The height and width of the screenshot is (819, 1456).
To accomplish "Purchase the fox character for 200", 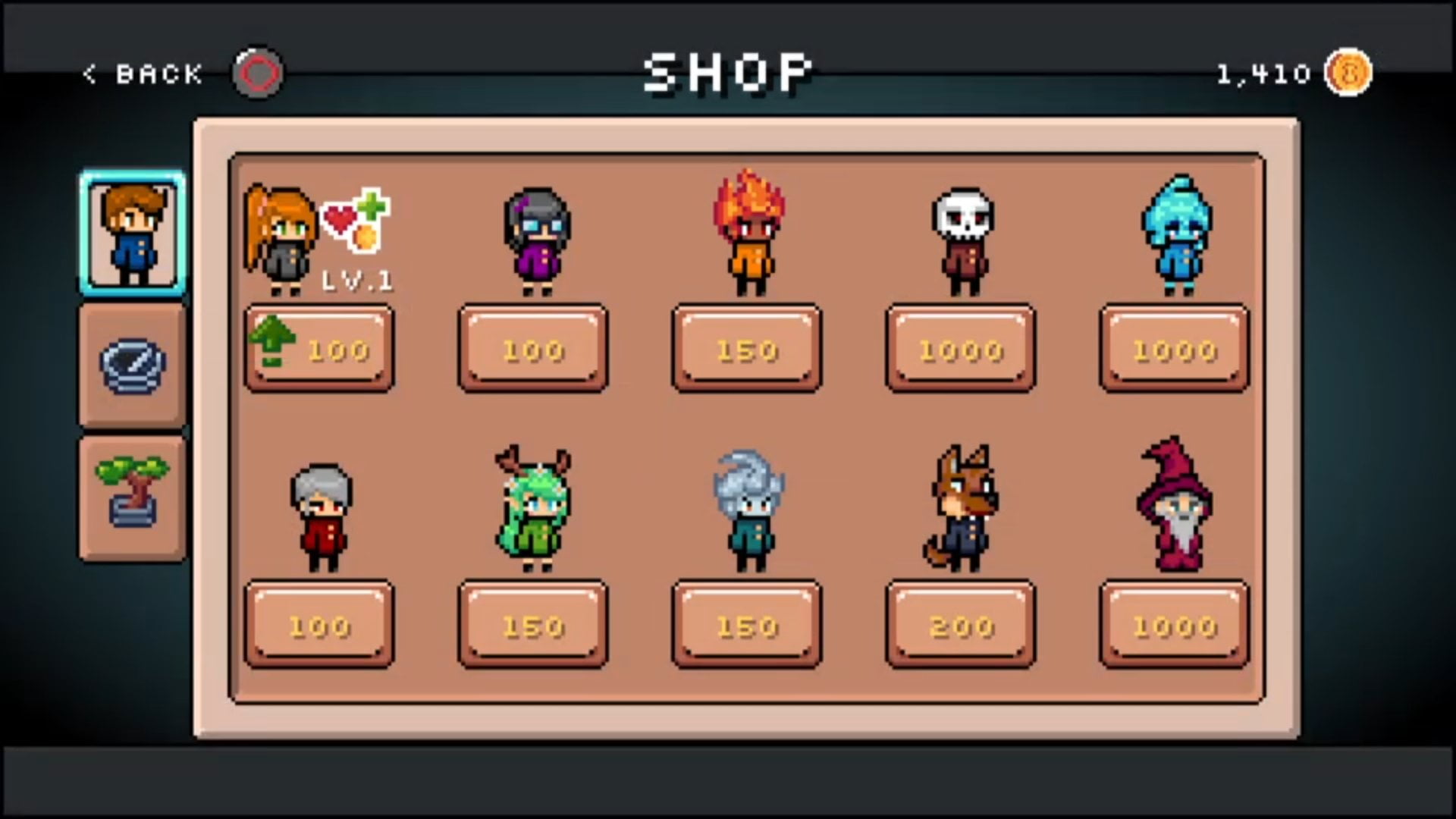I will pyautogui.click(x=961, y=625).
